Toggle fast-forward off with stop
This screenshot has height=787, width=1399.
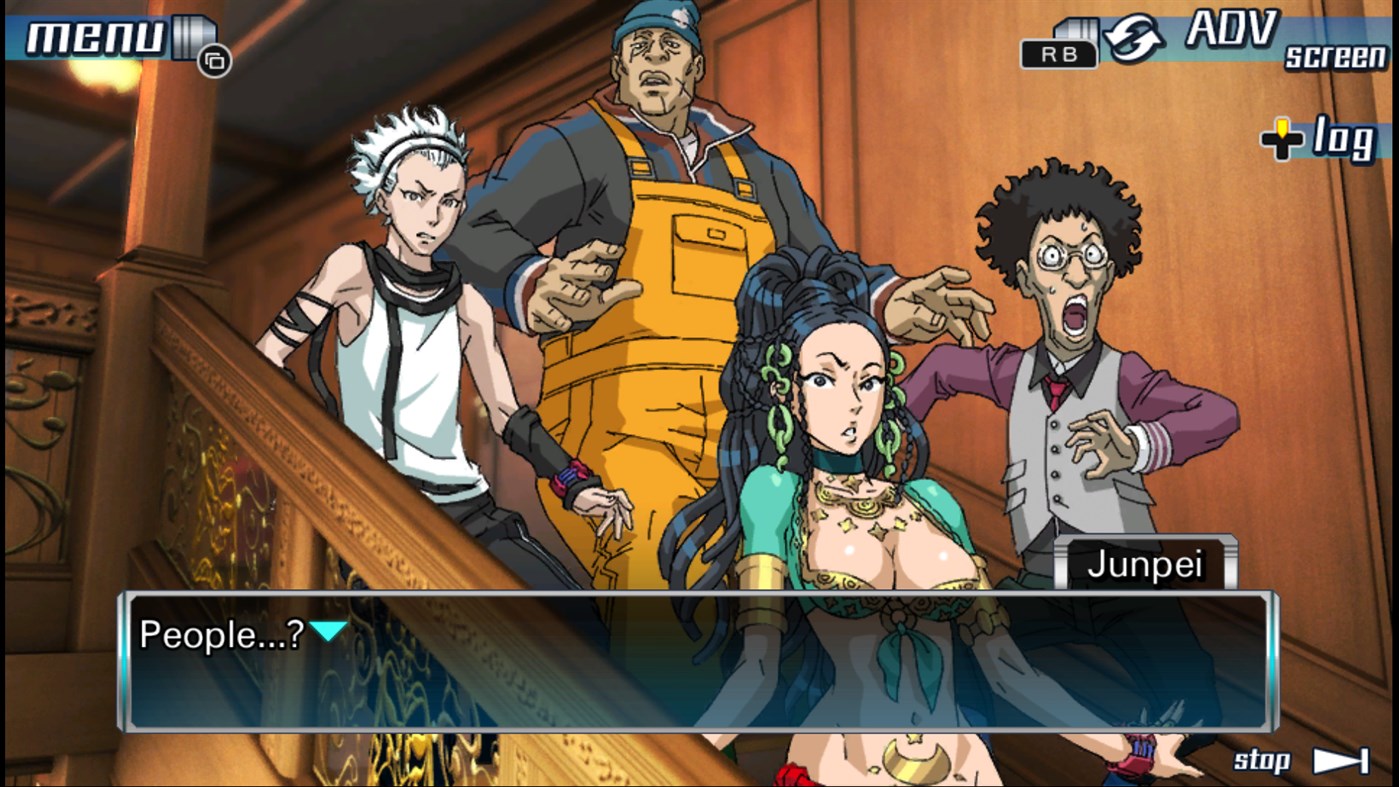tap(1262, 760)
